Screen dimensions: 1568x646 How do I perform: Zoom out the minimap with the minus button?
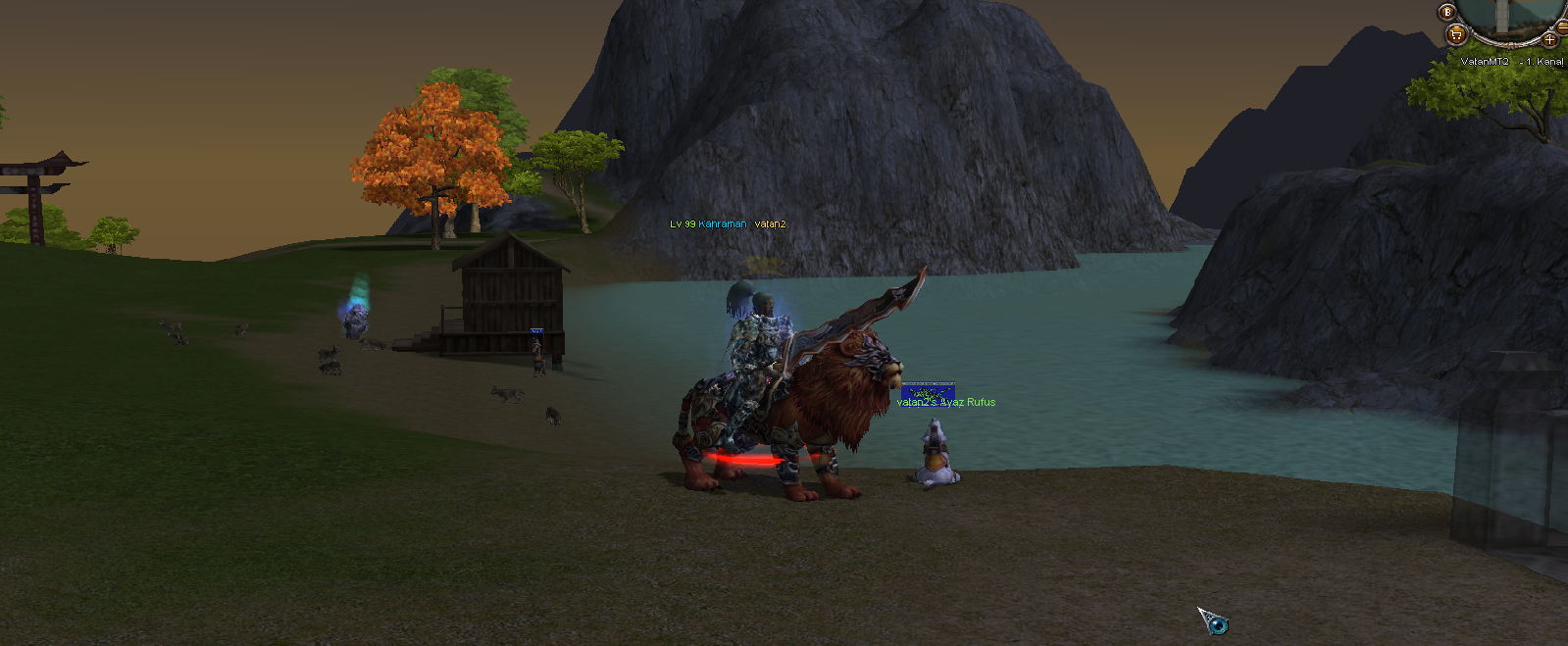coord(1562,26)
